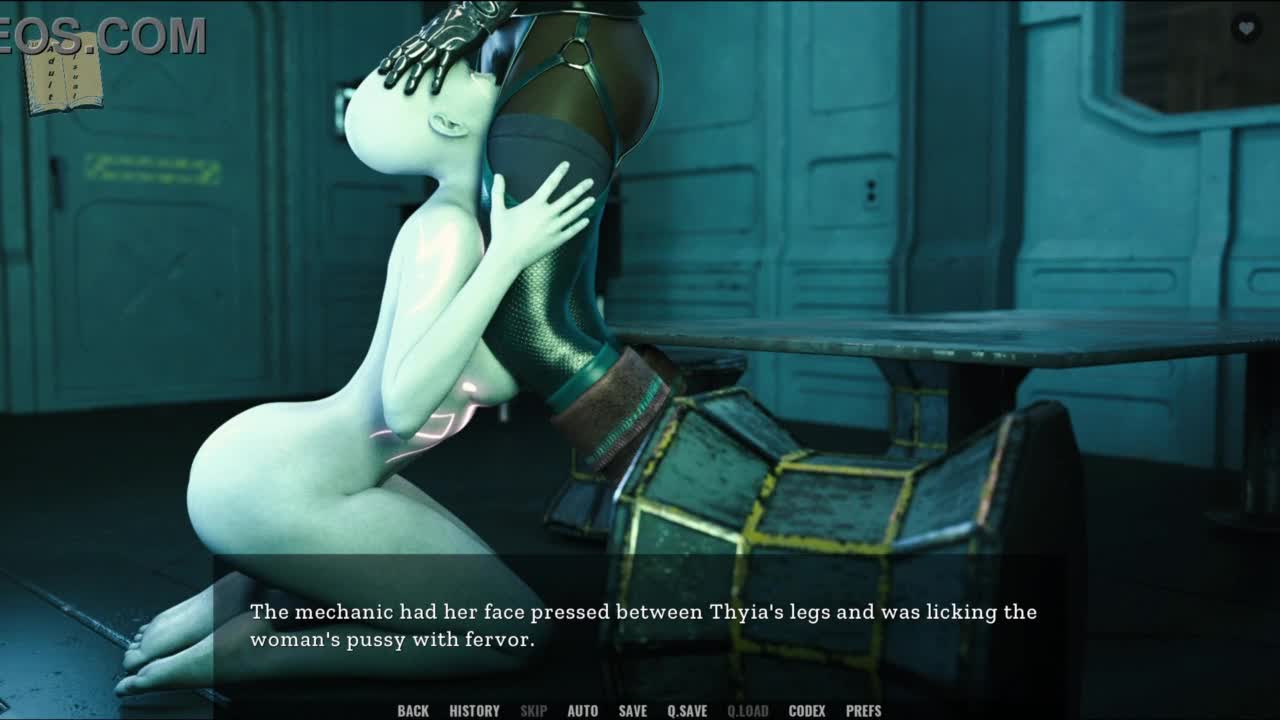Enable AUTO advance mode
Viewport: 1280px width, 720px height.
tap(583, 711)
